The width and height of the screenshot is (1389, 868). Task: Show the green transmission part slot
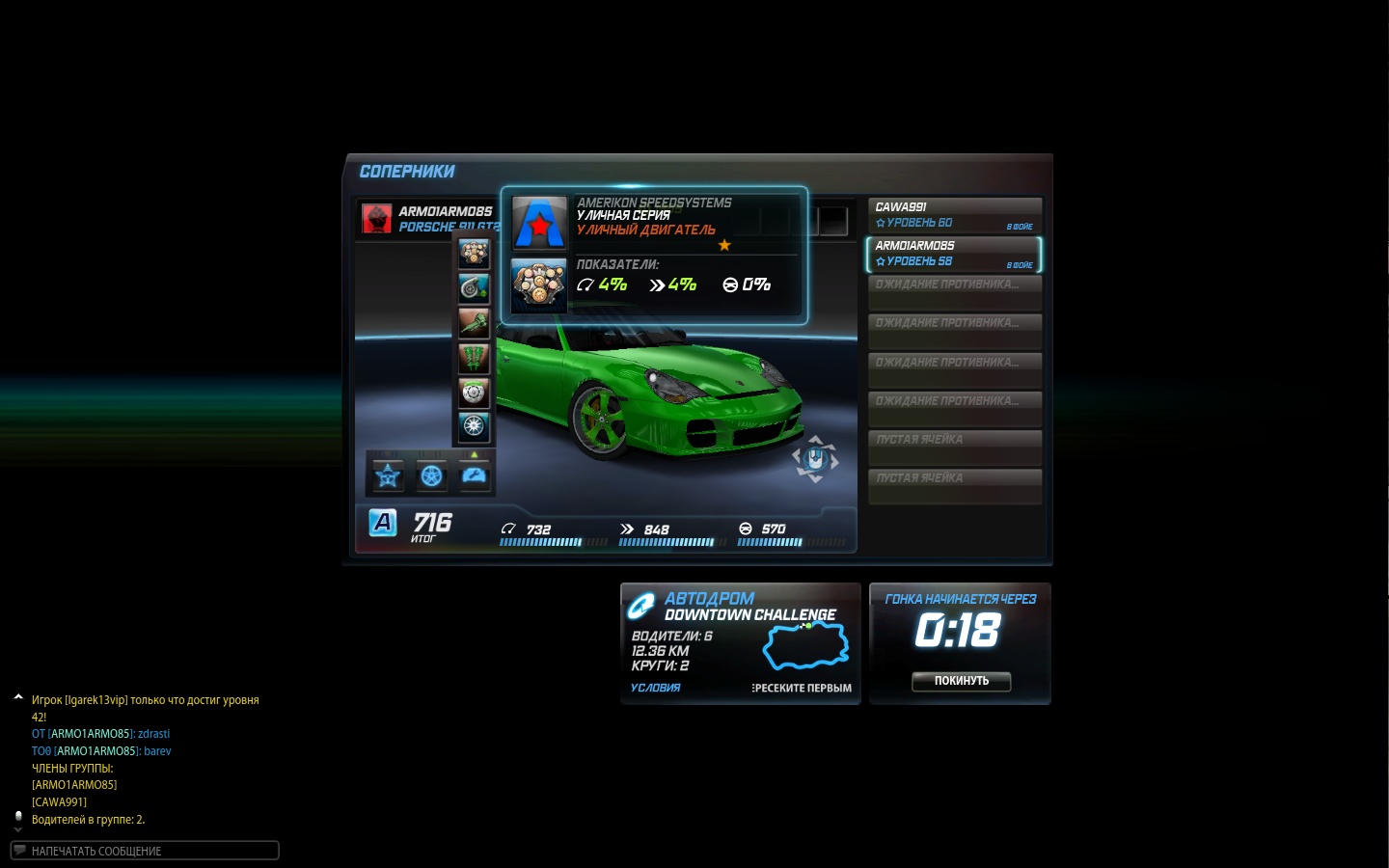click(x=474, y=323)
